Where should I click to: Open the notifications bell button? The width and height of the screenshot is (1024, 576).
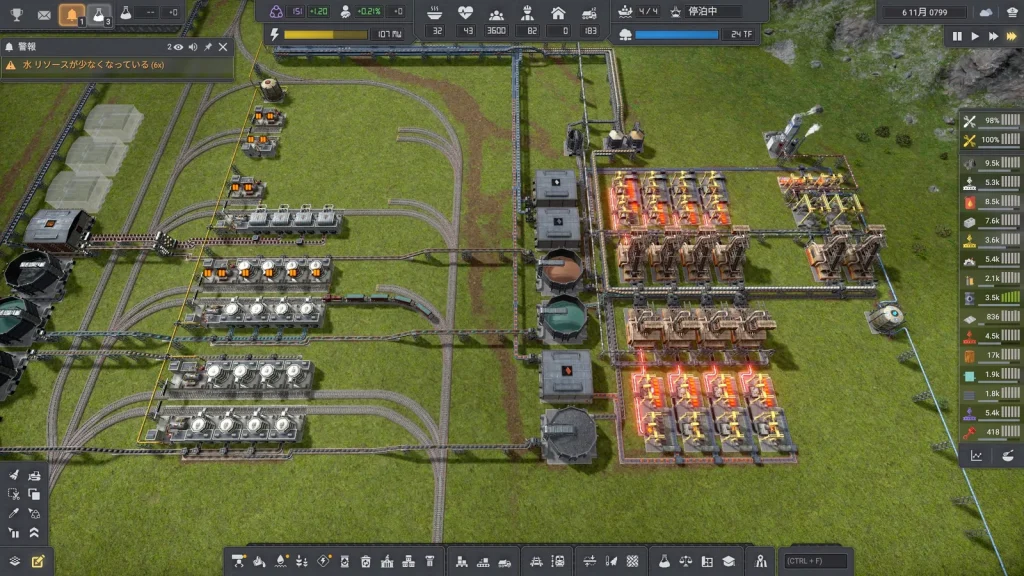click(x=71, y=14)
